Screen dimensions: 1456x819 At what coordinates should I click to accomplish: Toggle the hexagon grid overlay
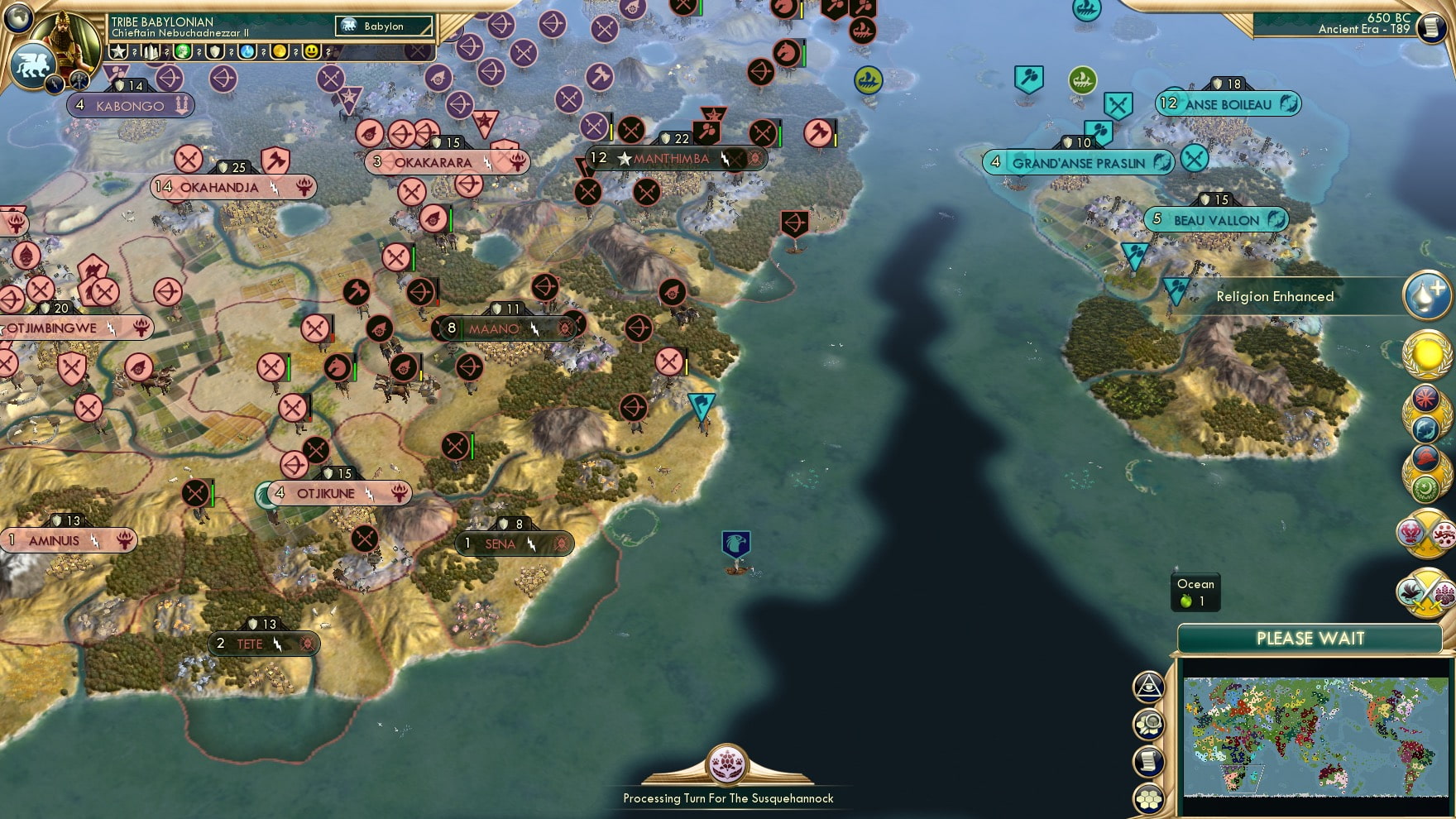[1148, 798]
